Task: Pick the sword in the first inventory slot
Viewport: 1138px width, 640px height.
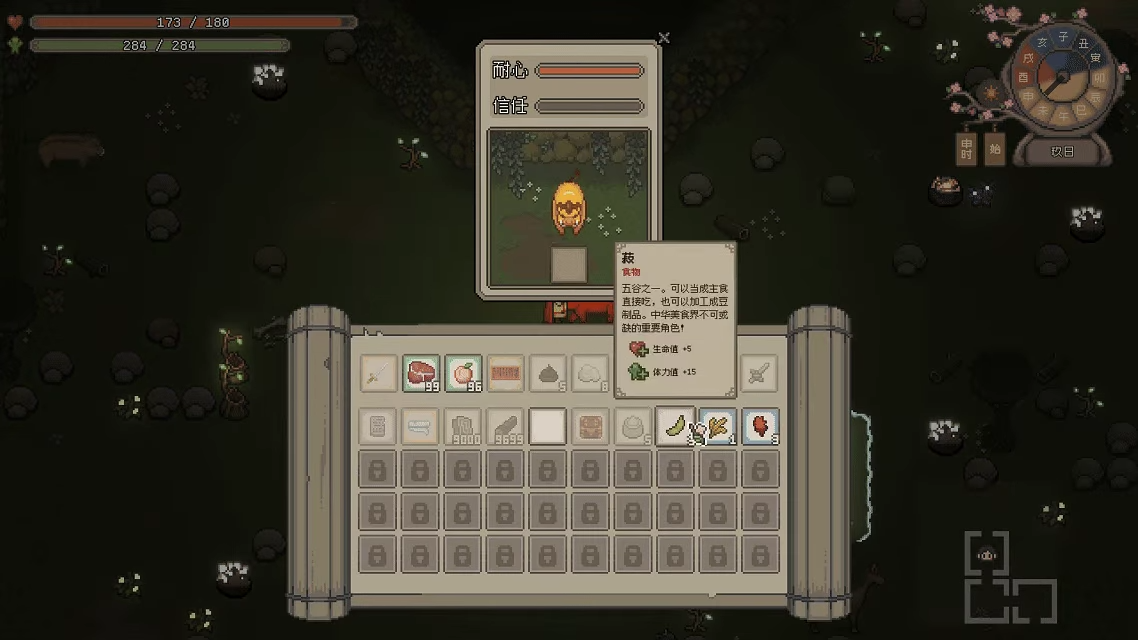Action: 379,374
